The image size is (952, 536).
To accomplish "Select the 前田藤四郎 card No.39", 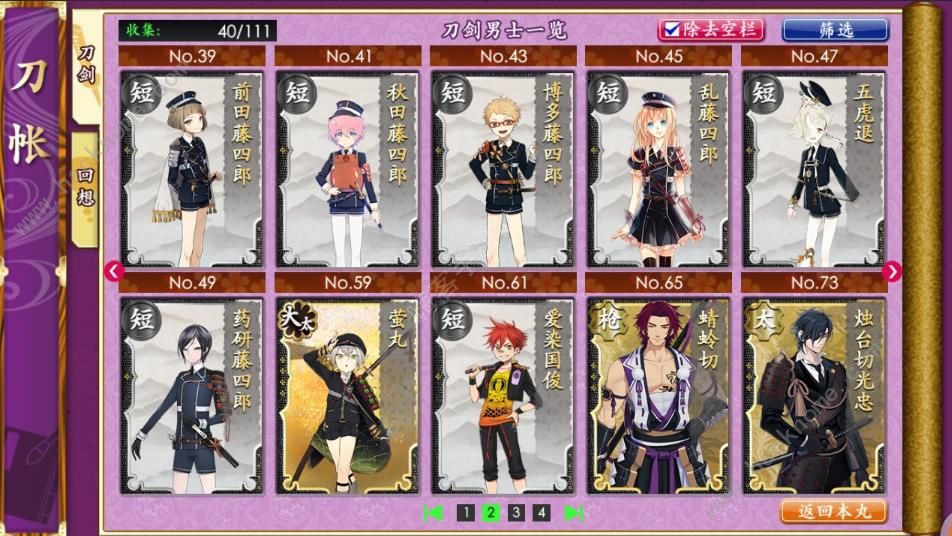I will tap(192, 167).
